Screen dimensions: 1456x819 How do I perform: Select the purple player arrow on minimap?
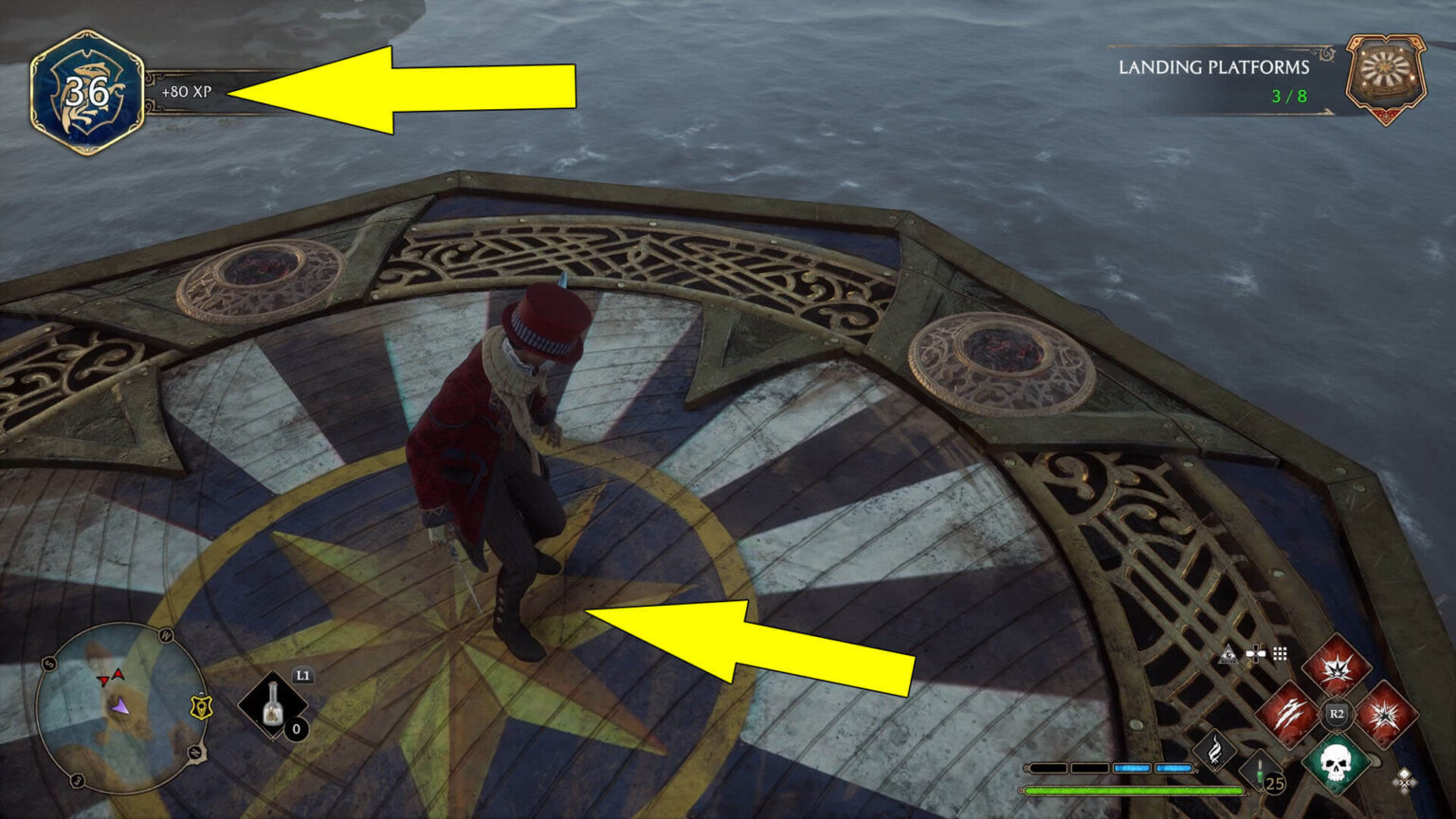(120, 708)
